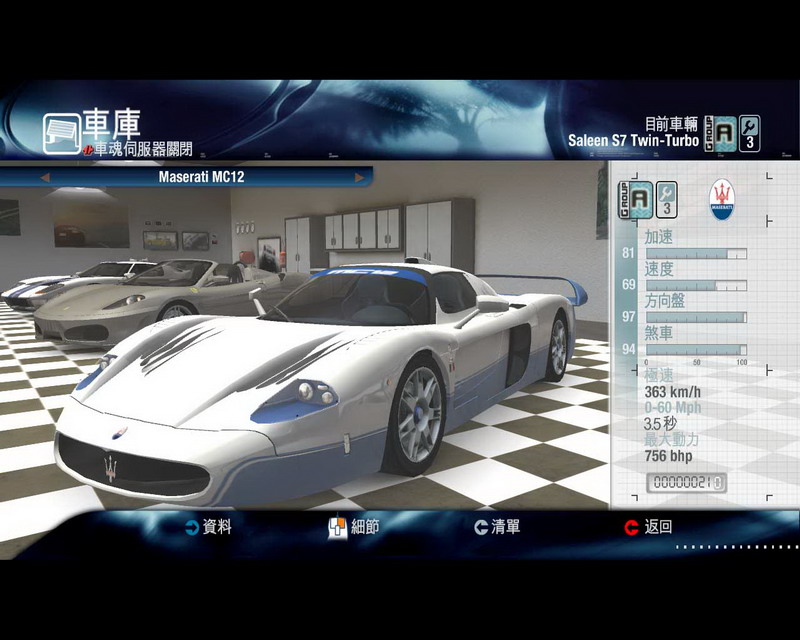Viewport: 800px width, 640px height.
Task: Open the 清單 (list) option
Action: (x=497, y=527)
